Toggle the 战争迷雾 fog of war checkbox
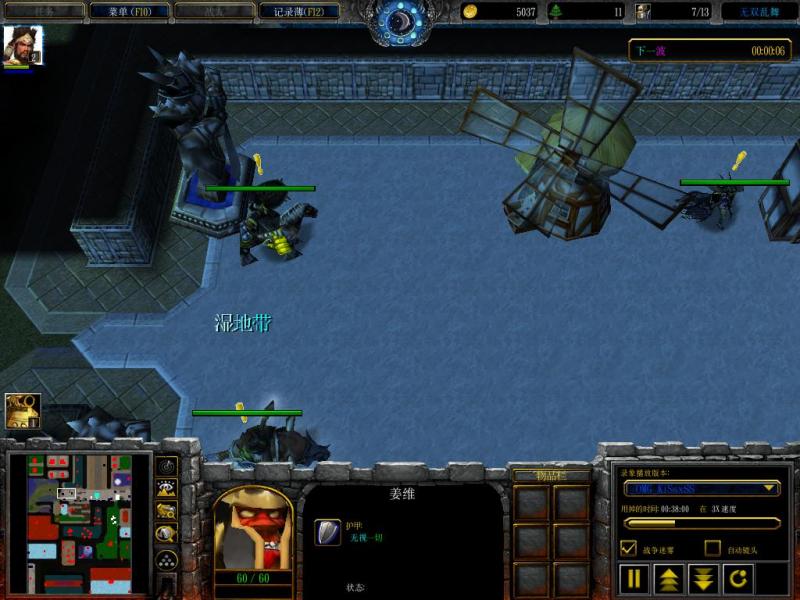This screenshot has width=800, height=600. coord(629,548)
